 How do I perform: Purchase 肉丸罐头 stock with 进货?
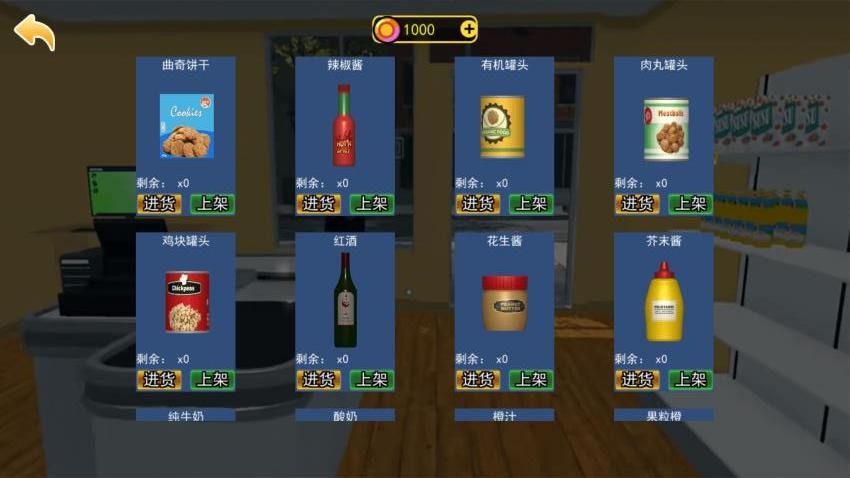637,204
